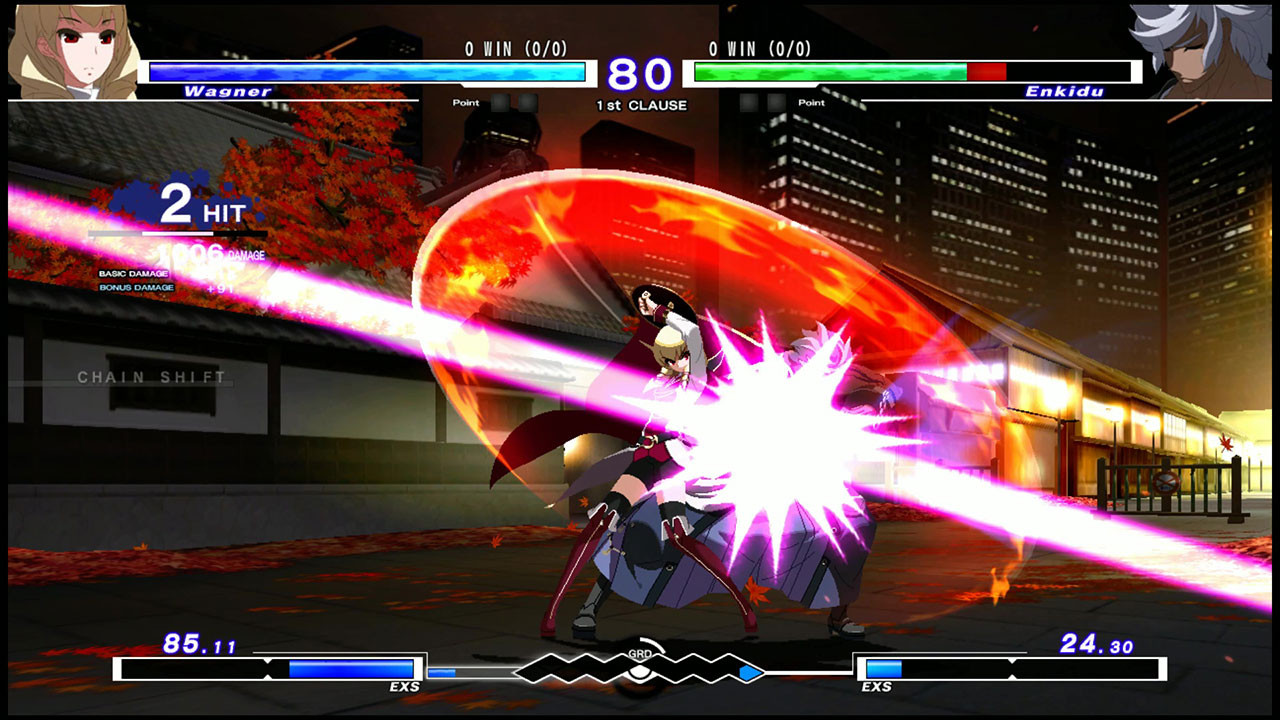Click the round timer showing 80
Screen dimensions: 1280x720
[640, 73]
